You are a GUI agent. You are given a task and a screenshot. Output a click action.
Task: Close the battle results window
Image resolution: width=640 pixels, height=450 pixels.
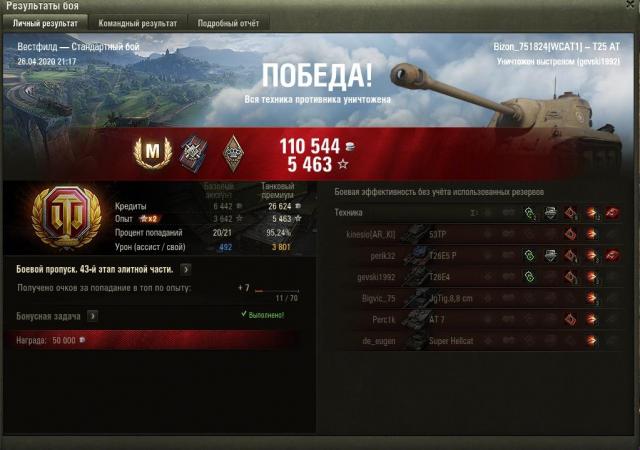[x=628, y=7]
